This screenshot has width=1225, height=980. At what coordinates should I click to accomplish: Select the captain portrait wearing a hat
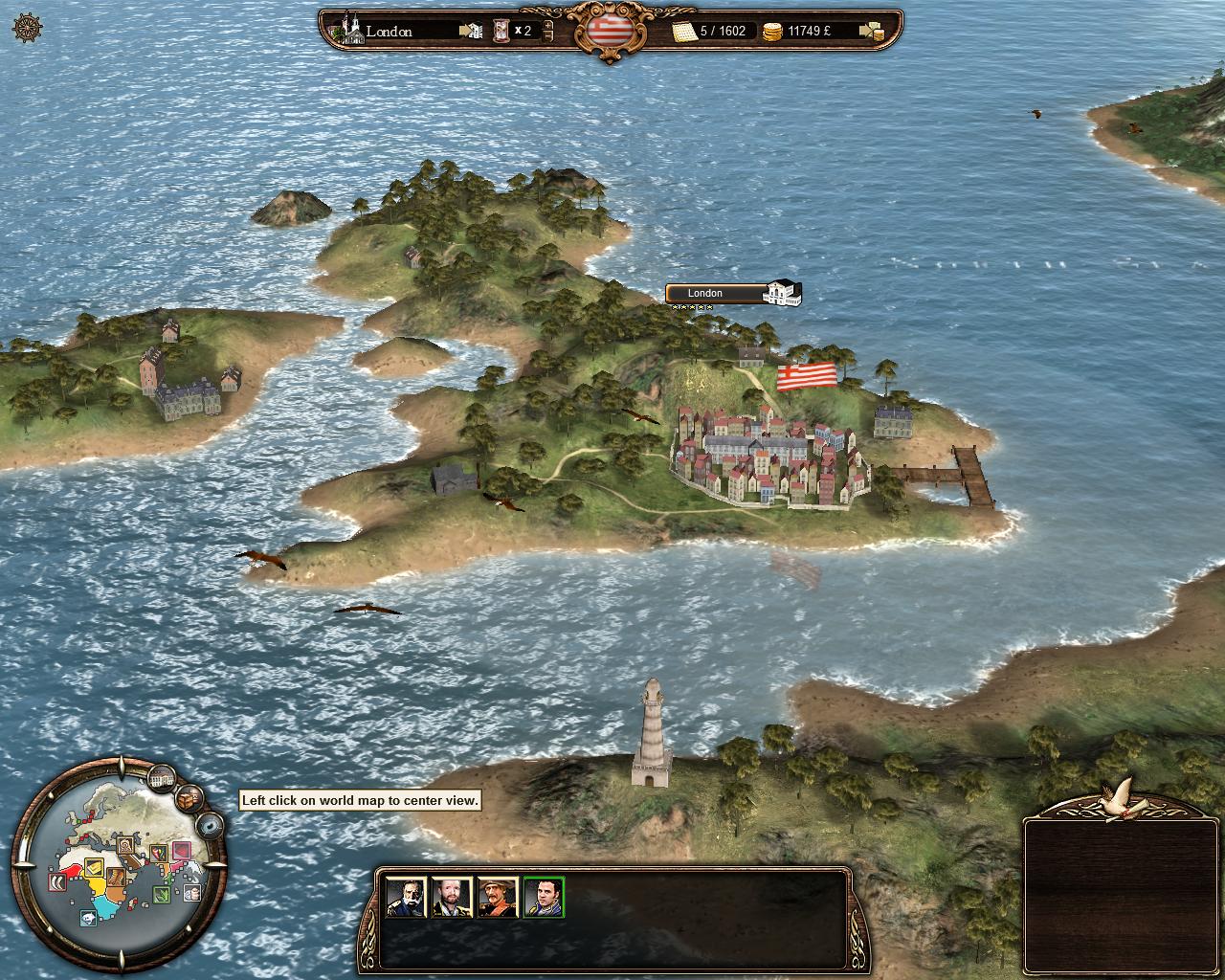coord(498,897)
